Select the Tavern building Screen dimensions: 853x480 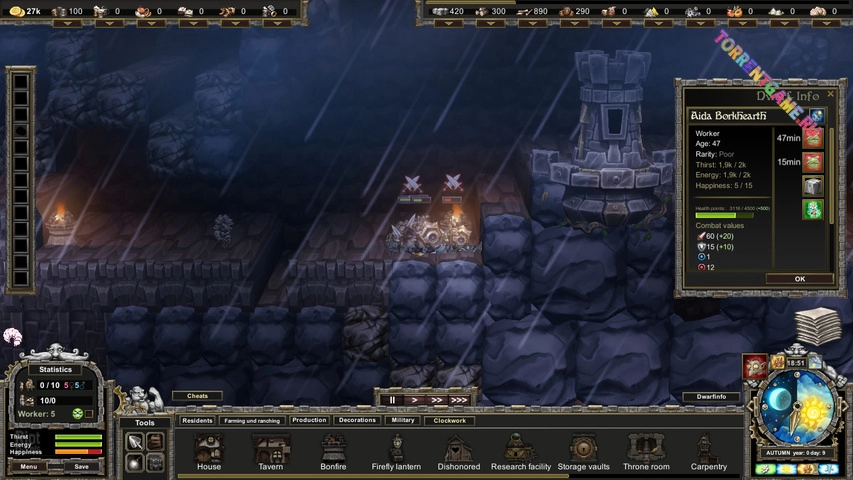pos(270,451)
